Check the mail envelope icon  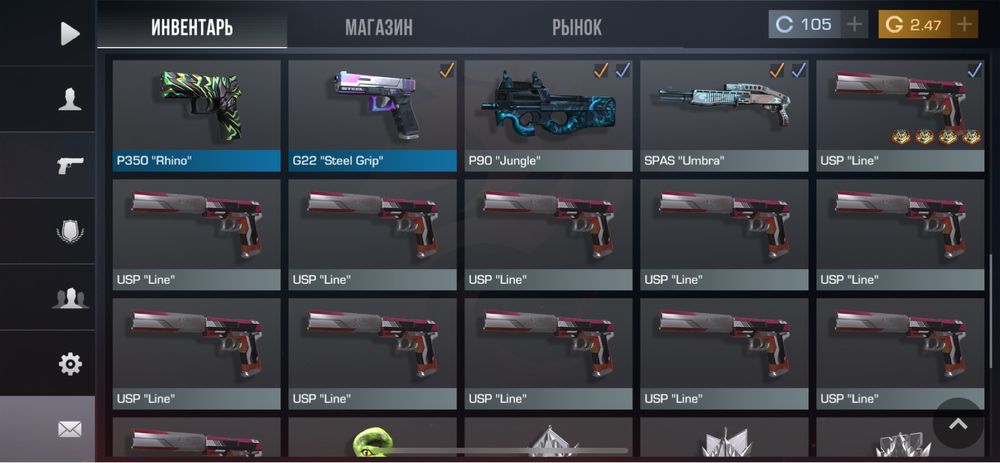(x=69, y=429)
